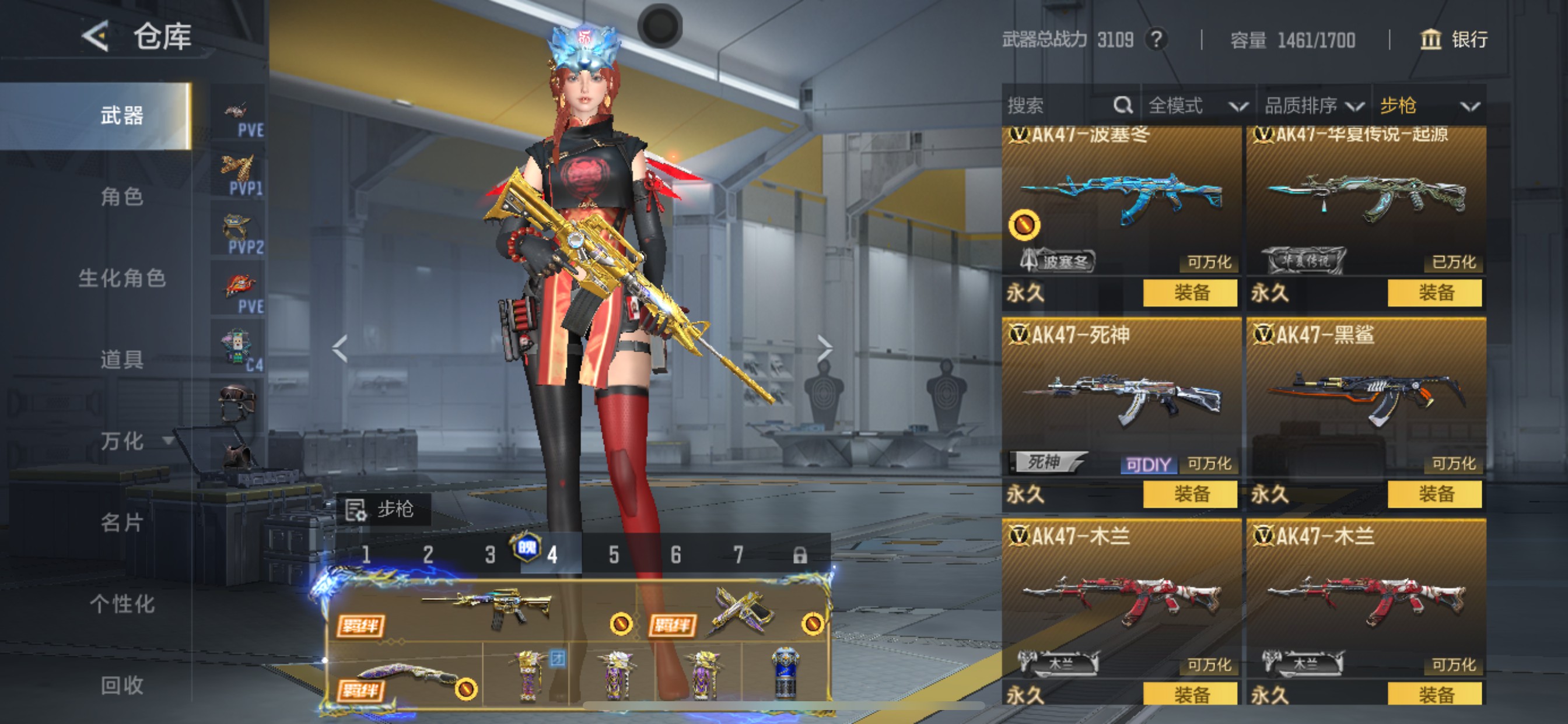
Task: Go to 个性化 personalization section
Action: [x=122, y=603]
